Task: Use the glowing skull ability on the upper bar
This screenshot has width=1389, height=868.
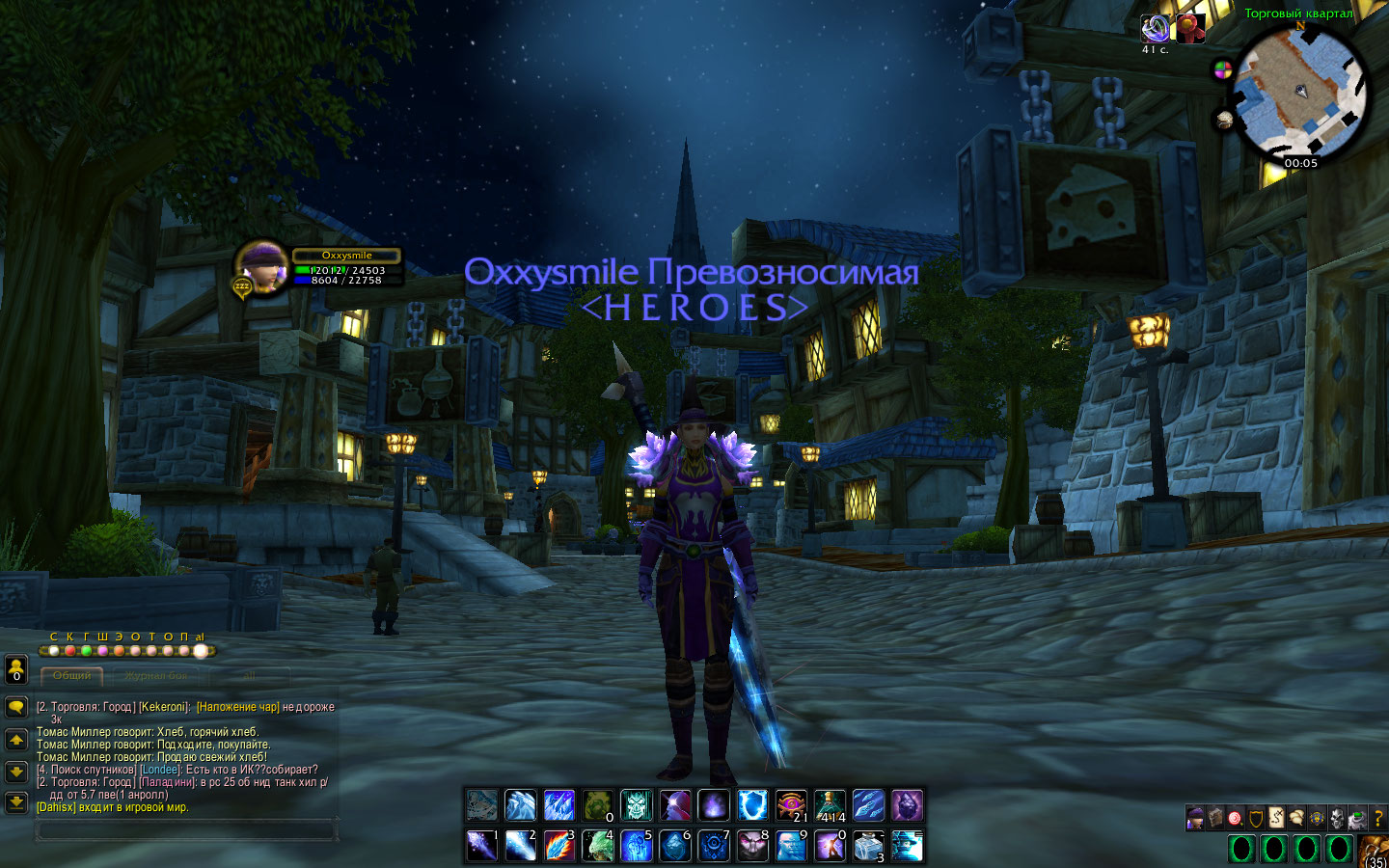Action: click(637, 805)
